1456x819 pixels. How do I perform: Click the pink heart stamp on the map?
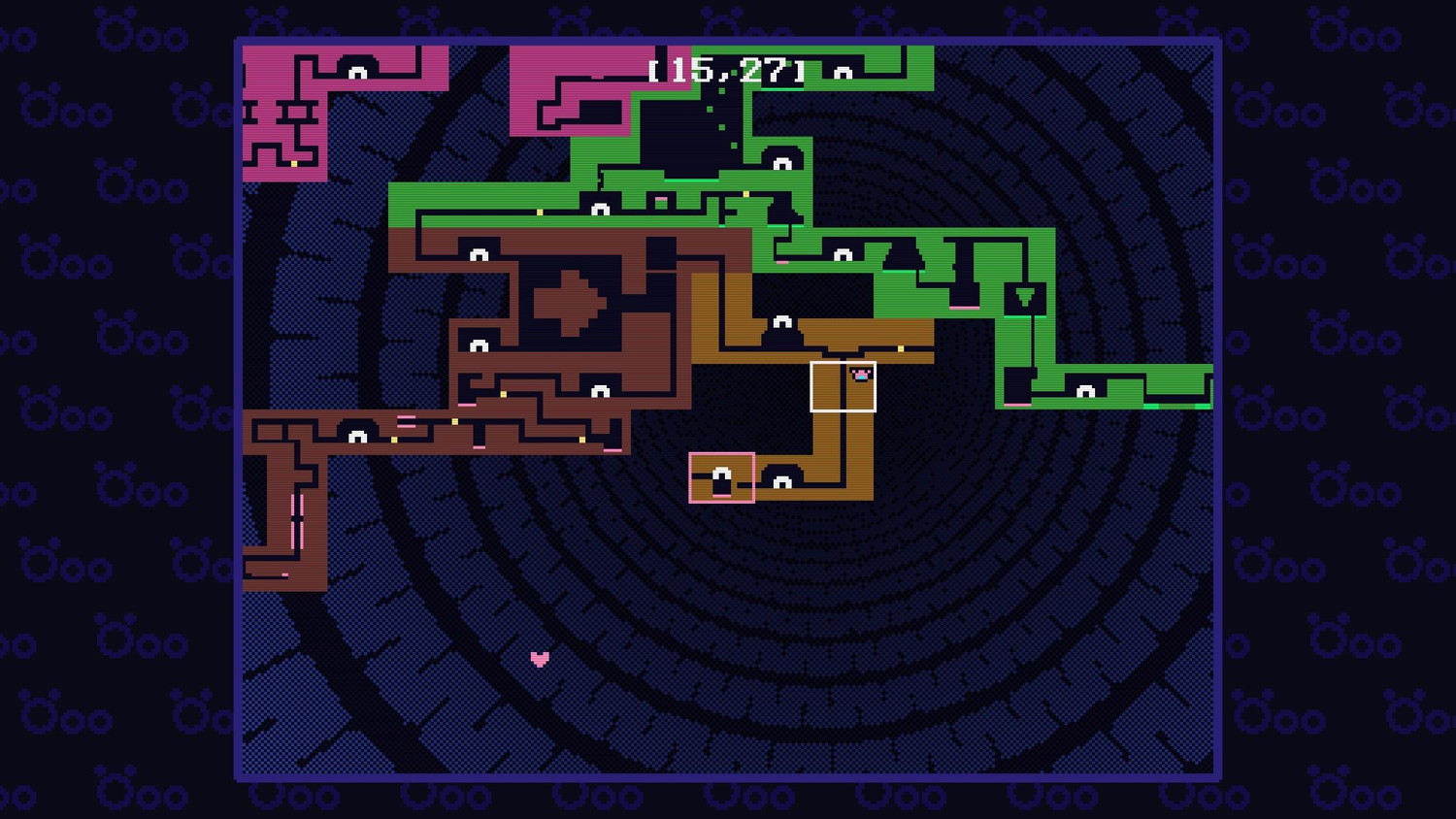pyautogui.click(x=540, y=659)
